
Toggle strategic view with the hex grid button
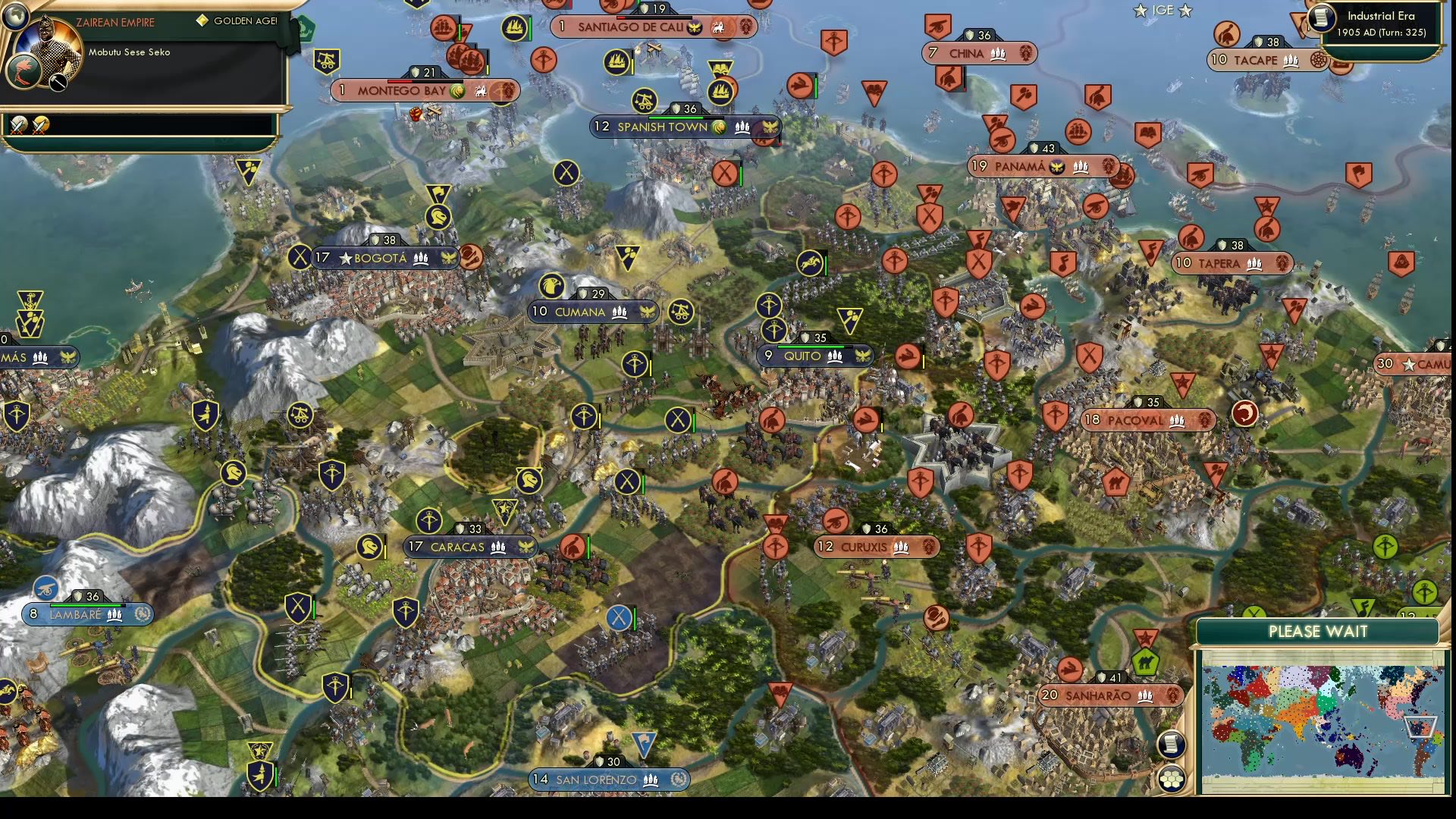[x=1172, y=779]
